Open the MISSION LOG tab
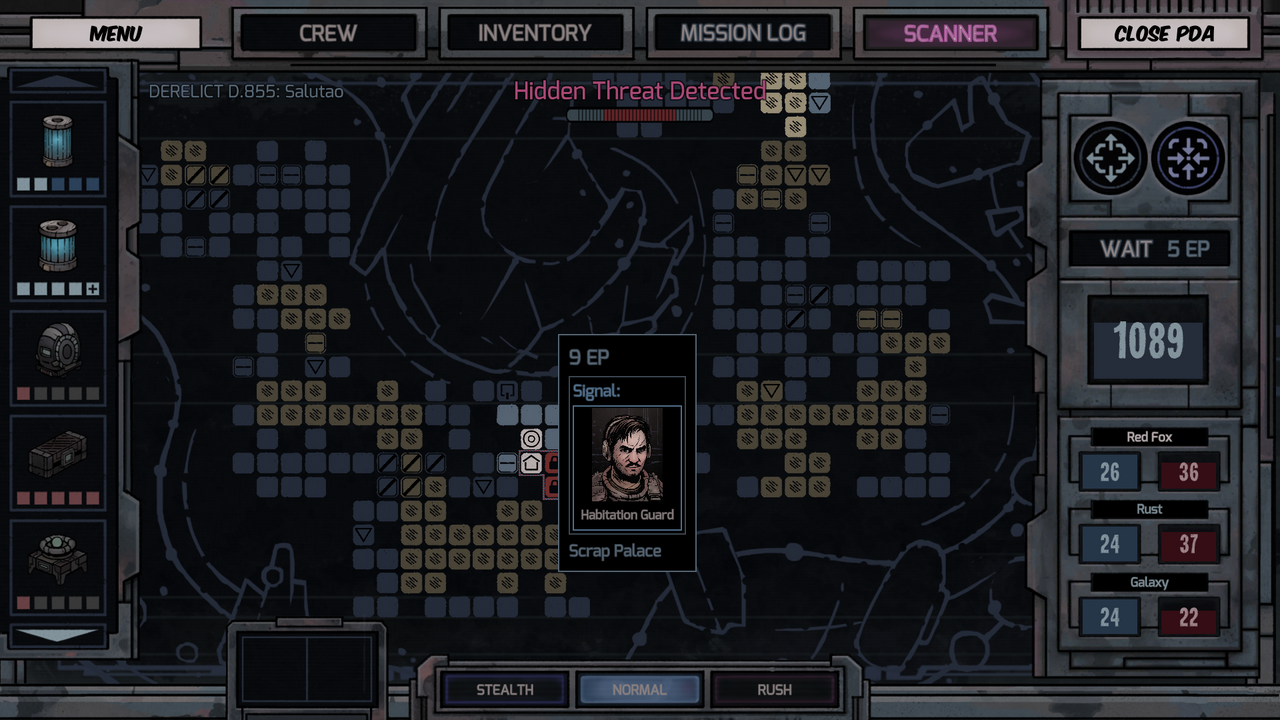Viewport: 1280px width, 720px height. pyautogui.click(x=742, y=32)
